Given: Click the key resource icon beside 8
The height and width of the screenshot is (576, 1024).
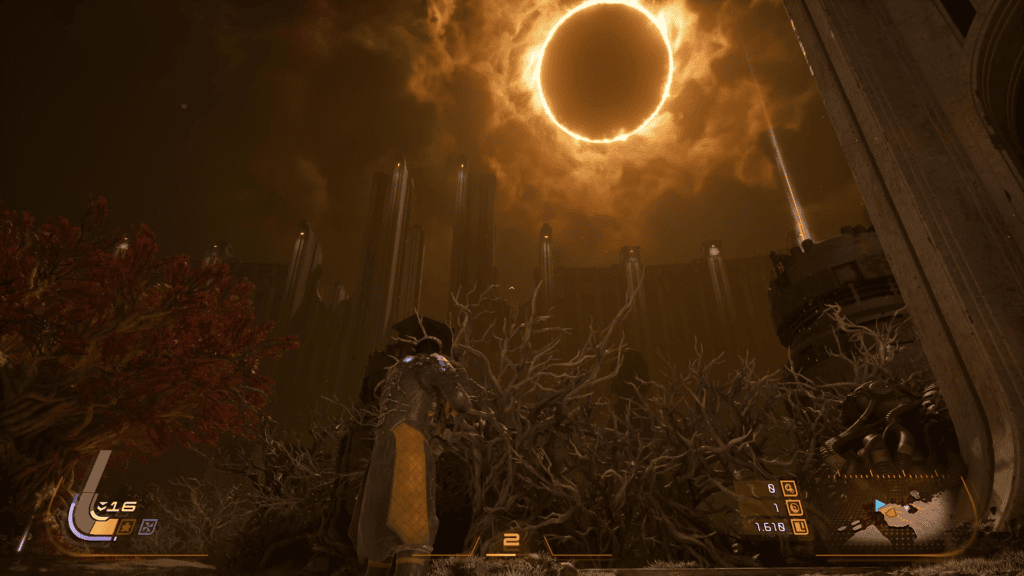Looking at the screenshot, I should click(790, 489).
